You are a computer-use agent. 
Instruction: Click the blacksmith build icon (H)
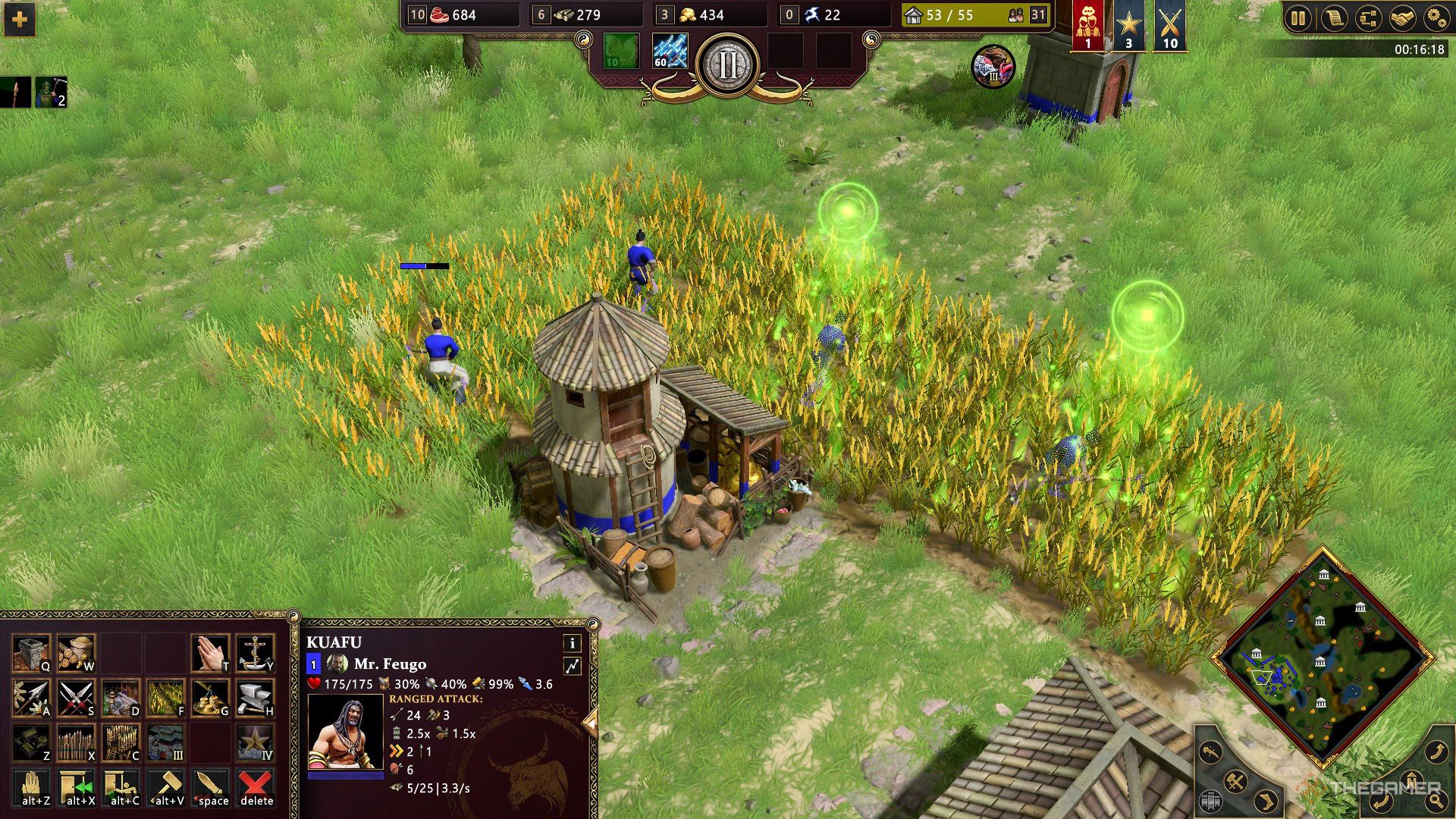point(253,698)
